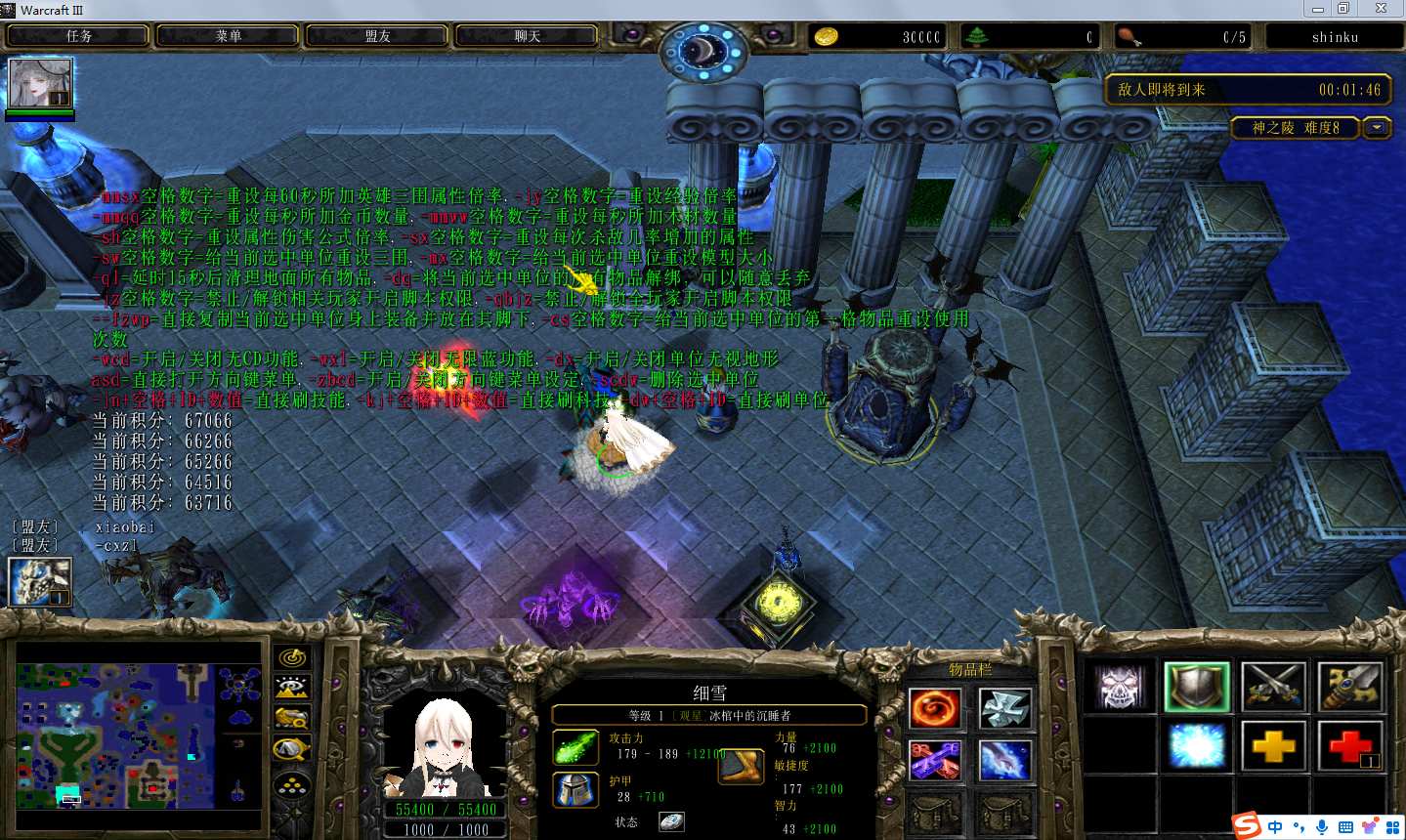
Task: Open the yellow plus attribute bonus
Action: [x=1273, y=747]
